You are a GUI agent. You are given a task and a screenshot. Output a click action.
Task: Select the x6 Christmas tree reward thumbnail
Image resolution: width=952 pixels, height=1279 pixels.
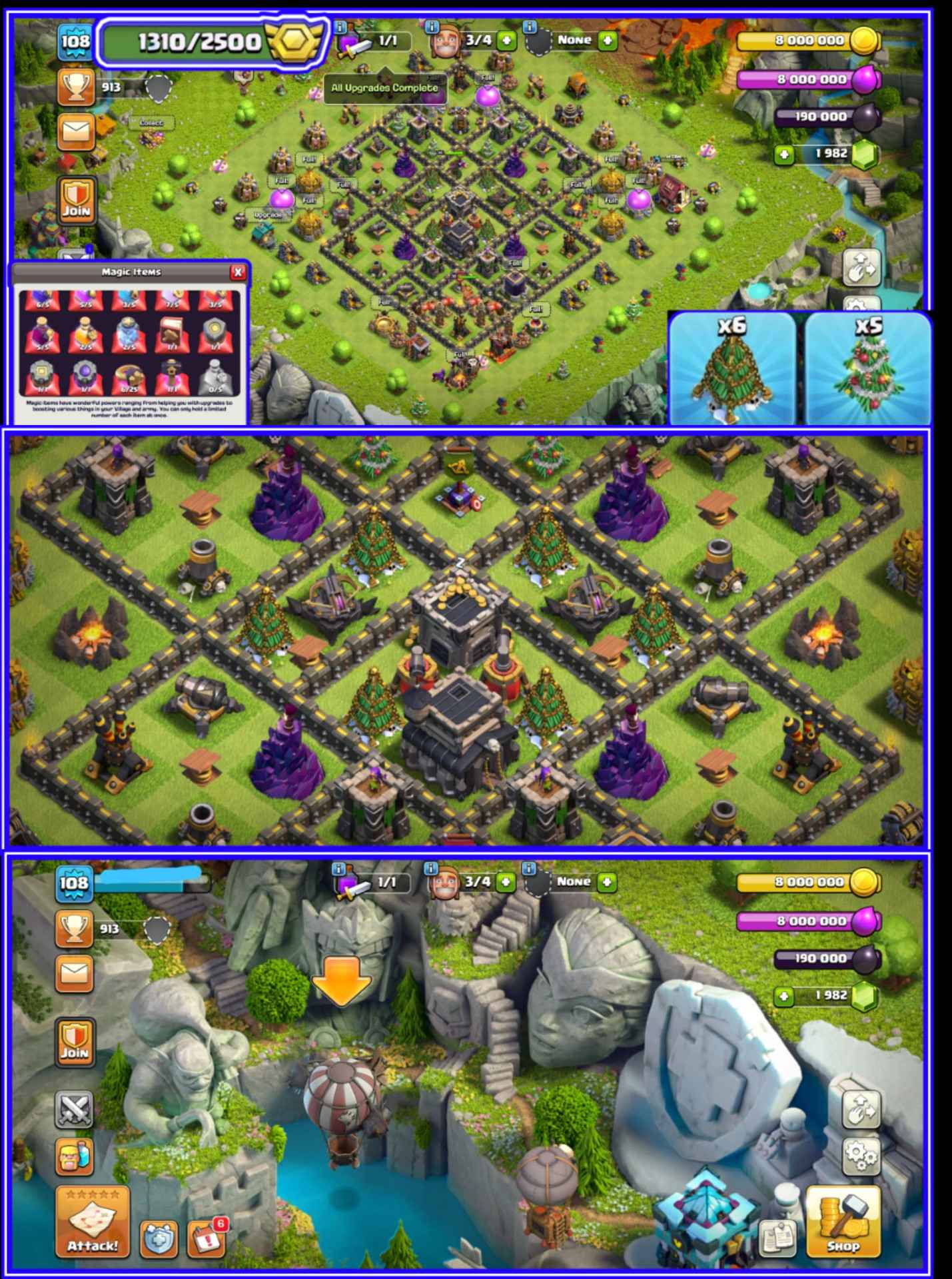731,366
